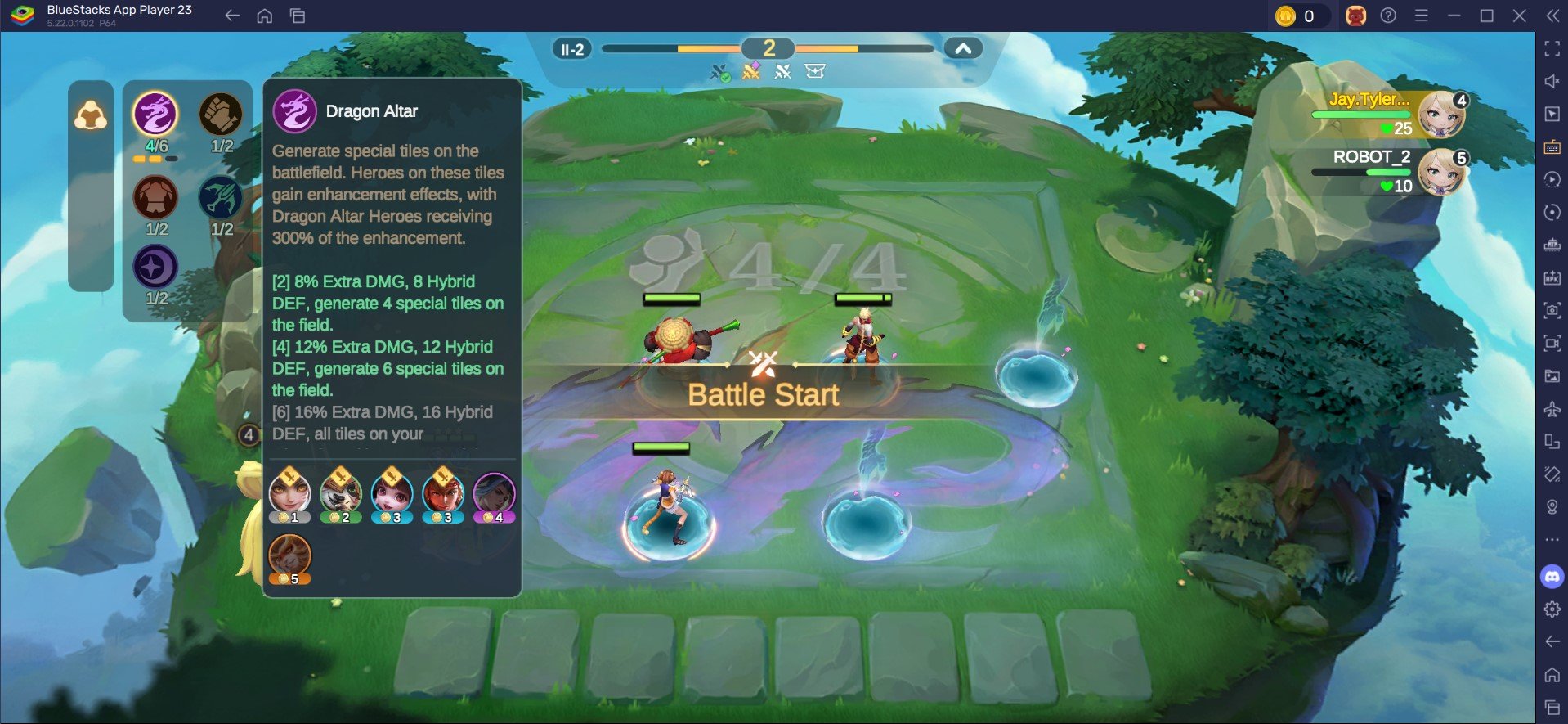Open recent apps from the sidebar bottom
The image size is (1568, 724).
pos(1551,699)
